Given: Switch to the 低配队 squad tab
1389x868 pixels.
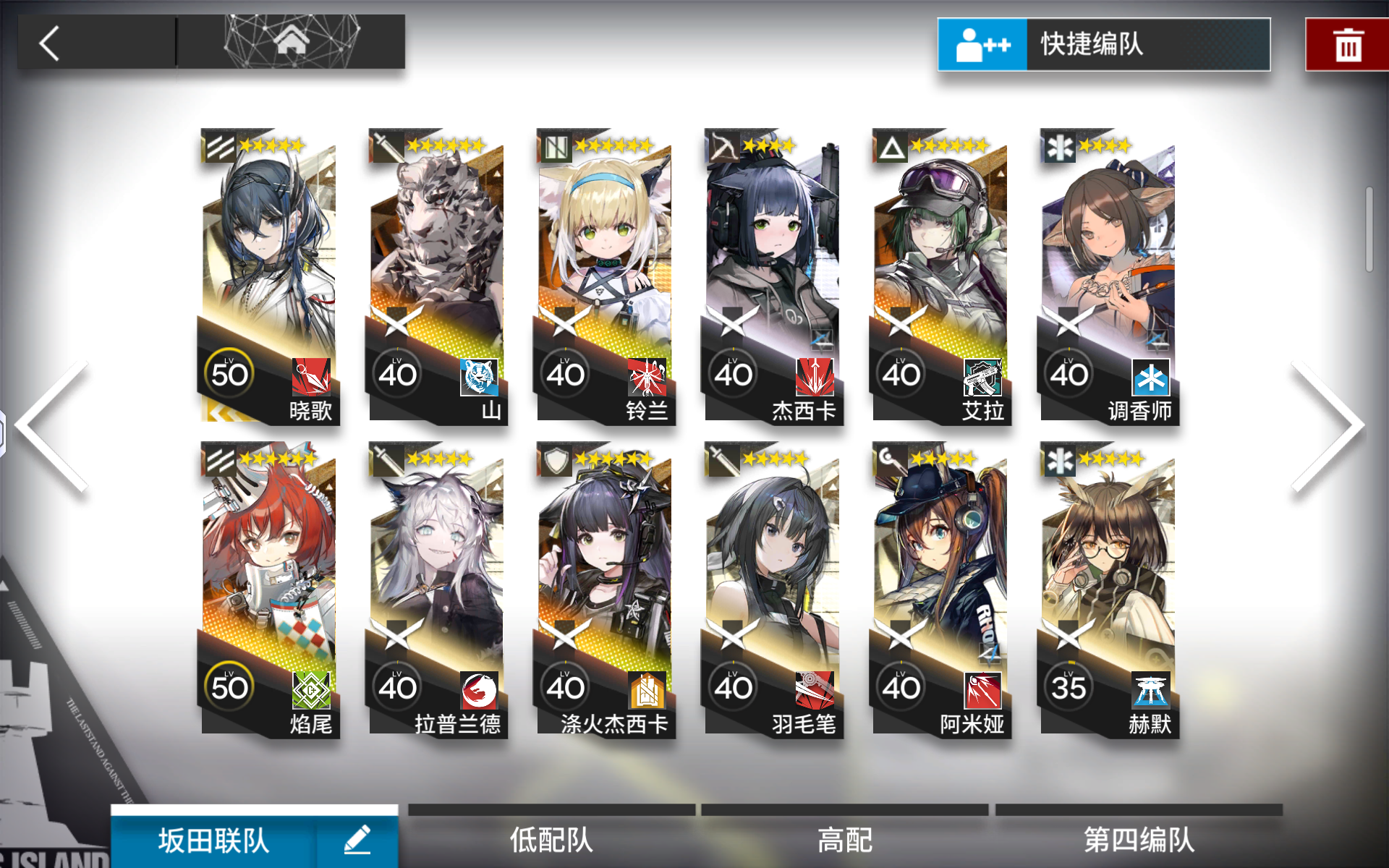Looking at the screenshot, I should click(552, 839).
